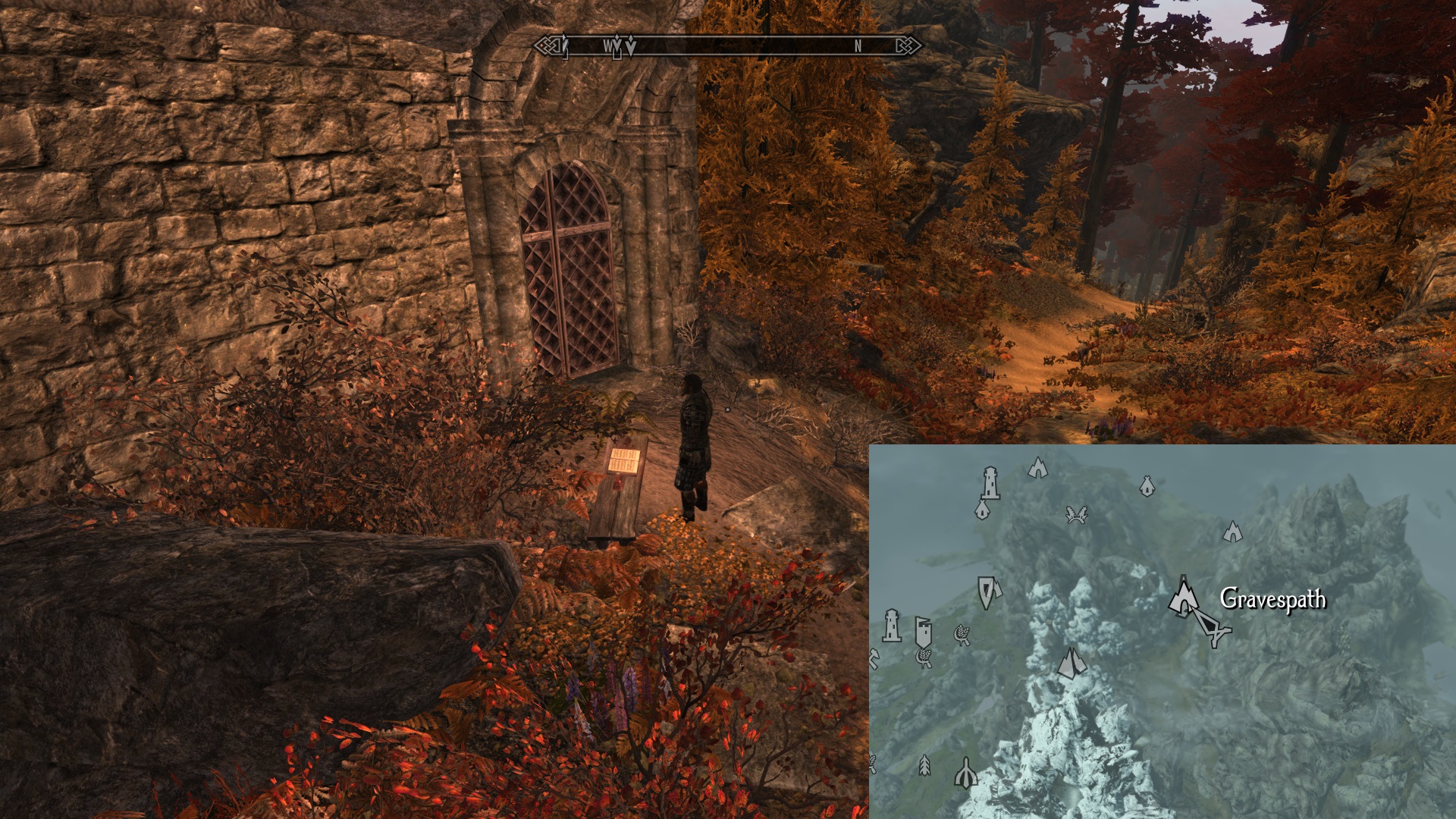Viewport: 1456px width, 819px height.
Task: Click the banner flag fort marker
Action: [923, 631]
